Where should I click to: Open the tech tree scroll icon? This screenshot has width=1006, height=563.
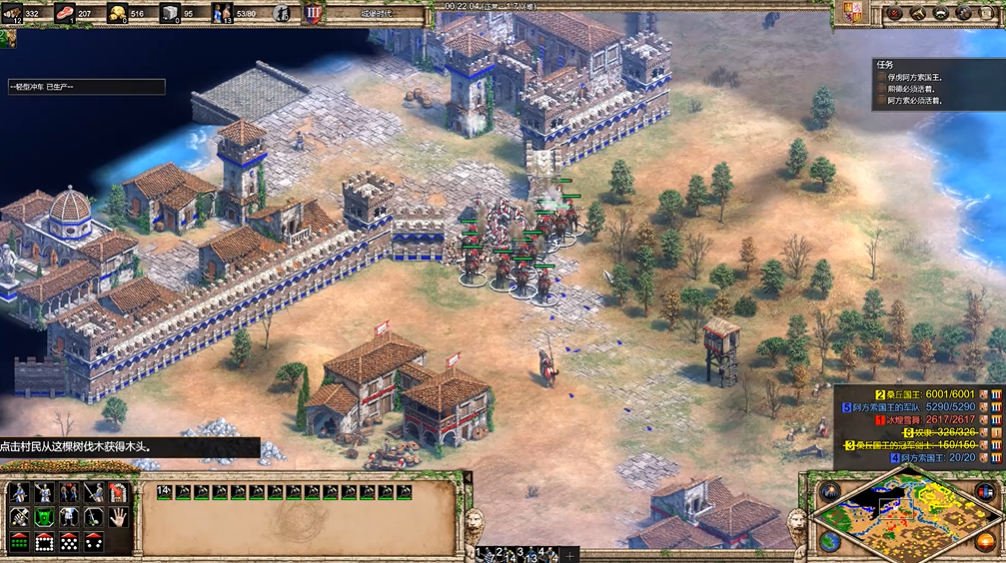click(x=918, y=13)
